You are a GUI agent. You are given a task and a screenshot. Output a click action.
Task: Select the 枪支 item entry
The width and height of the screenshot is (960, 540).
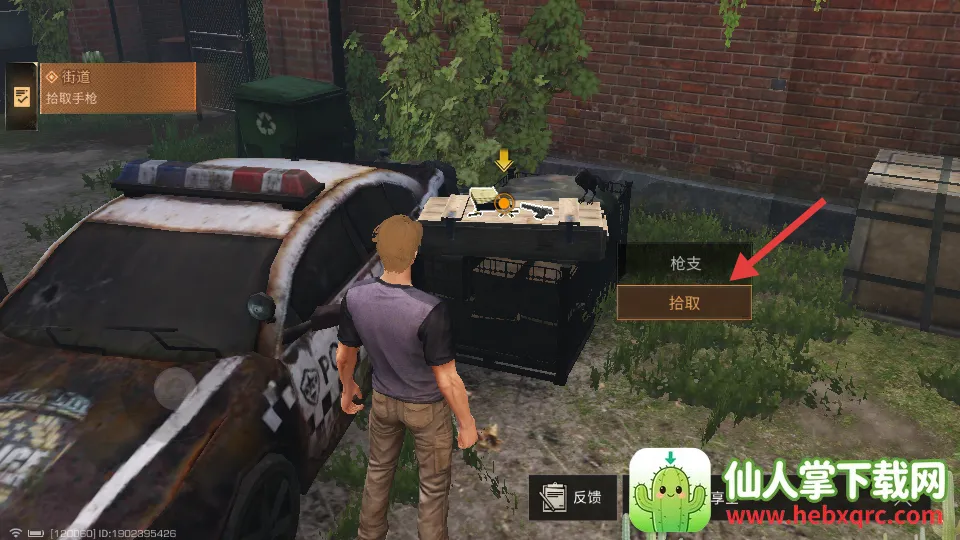click(x=684, y=263)
